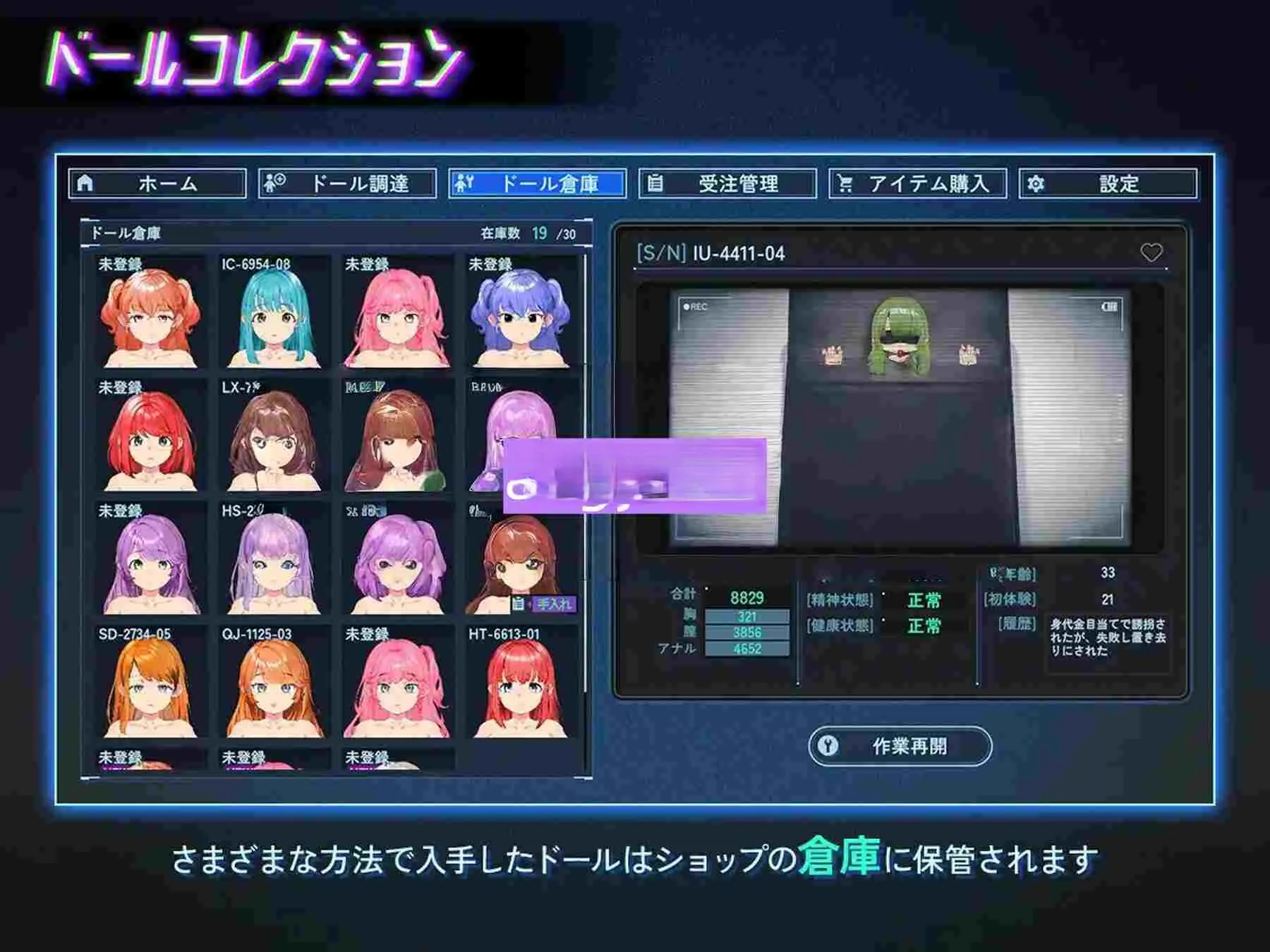Open the ドール調達 tab
The height and width of the screenshot is (952, 1270).
[x=347, y=183]
